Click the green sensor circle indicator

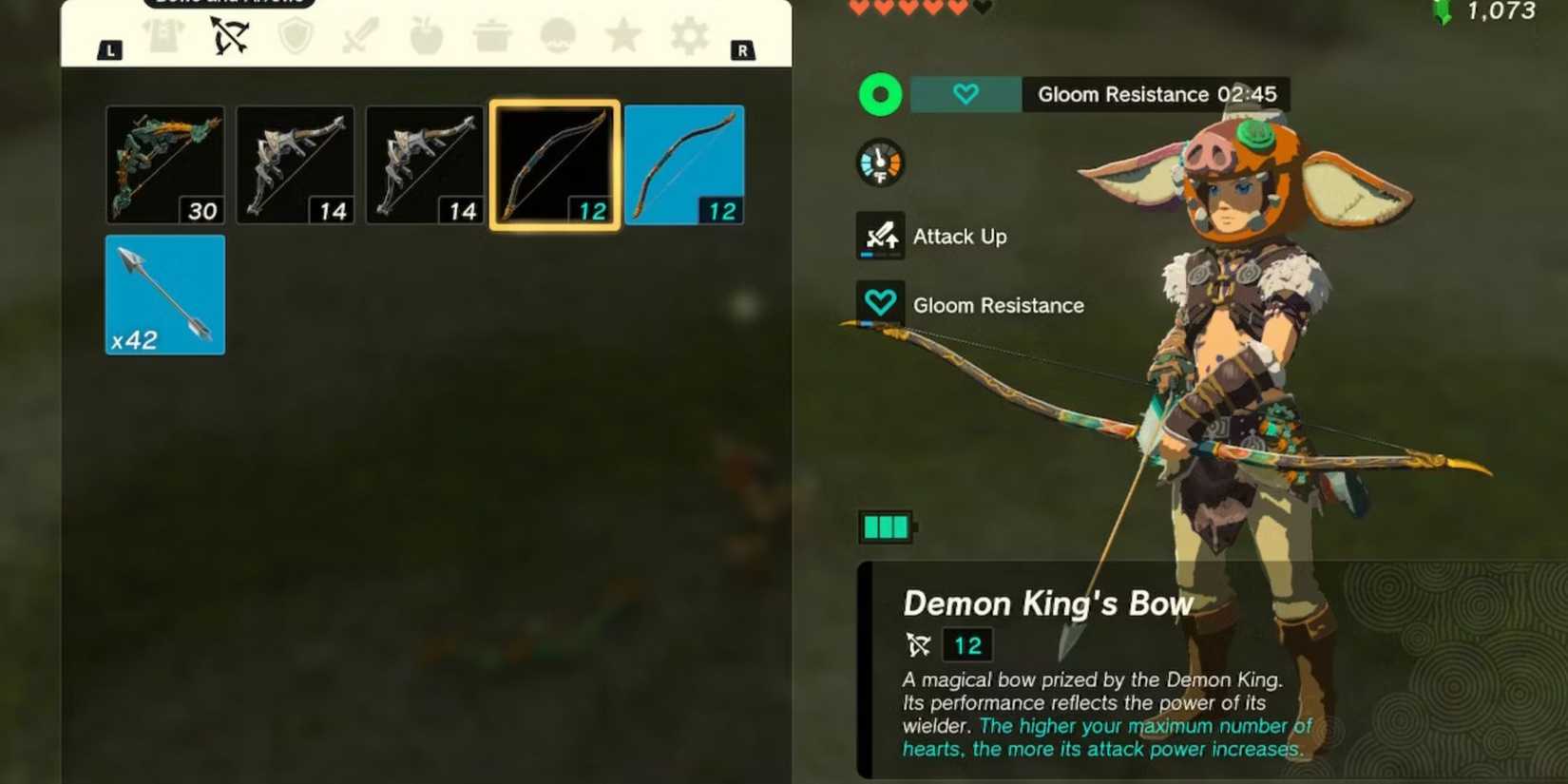tap(880, 94)
